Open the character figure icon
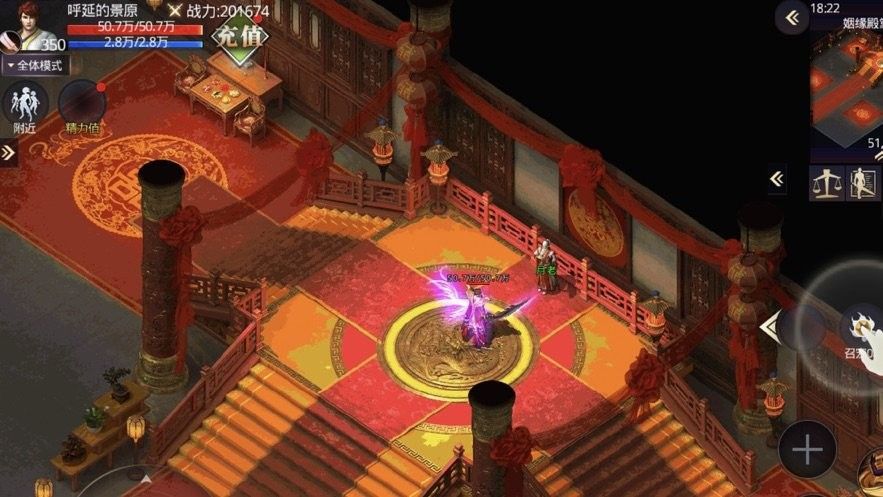The image size is (883, 497). coord(864,183)
